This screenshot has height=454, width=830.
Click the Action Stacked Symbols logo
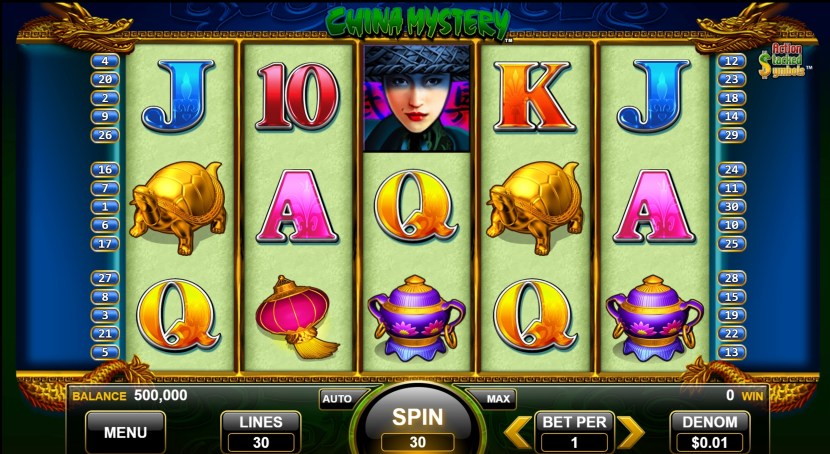781,62
